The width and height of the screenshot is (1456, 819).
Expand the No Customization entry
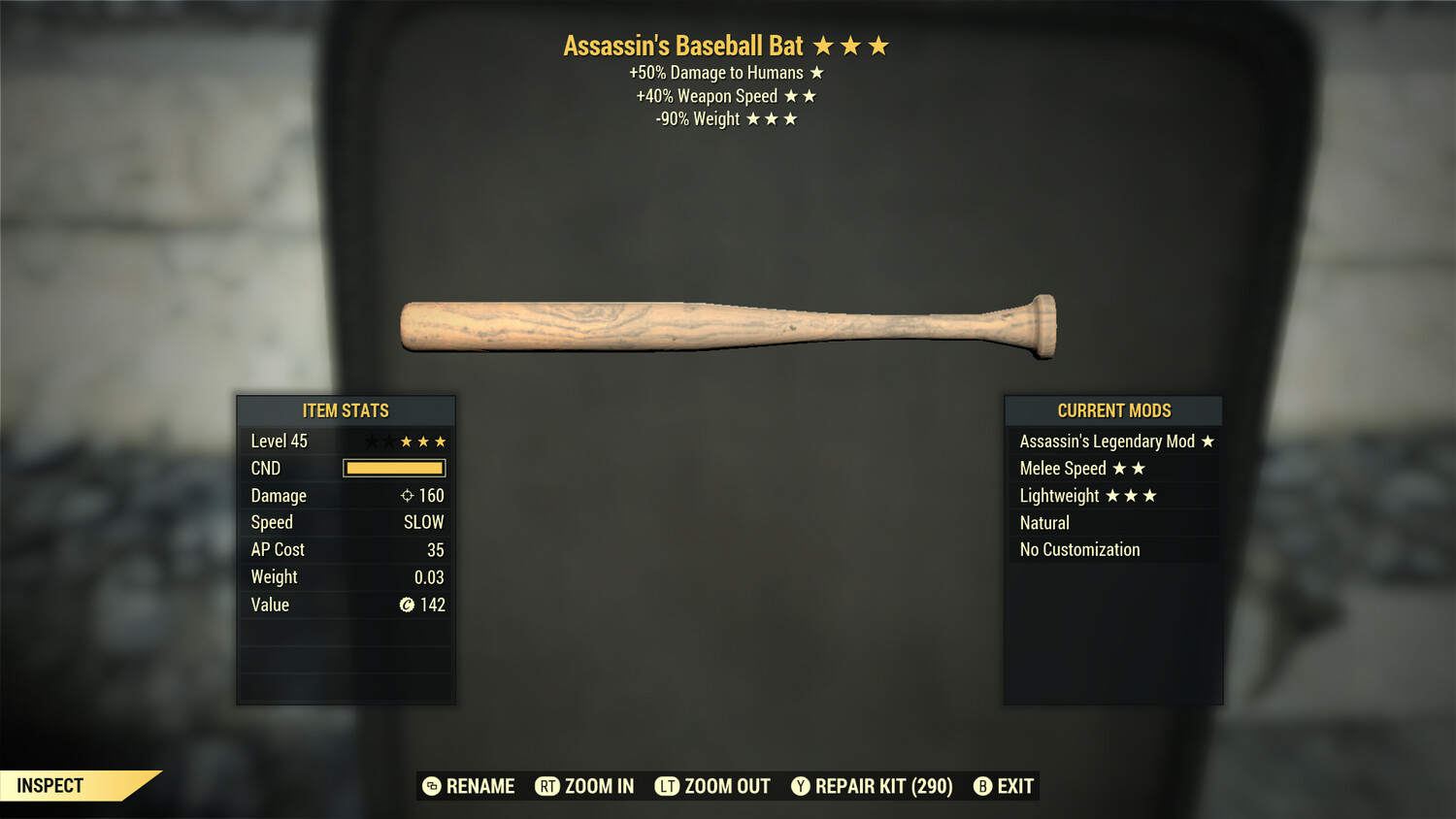pos(1079,549)
